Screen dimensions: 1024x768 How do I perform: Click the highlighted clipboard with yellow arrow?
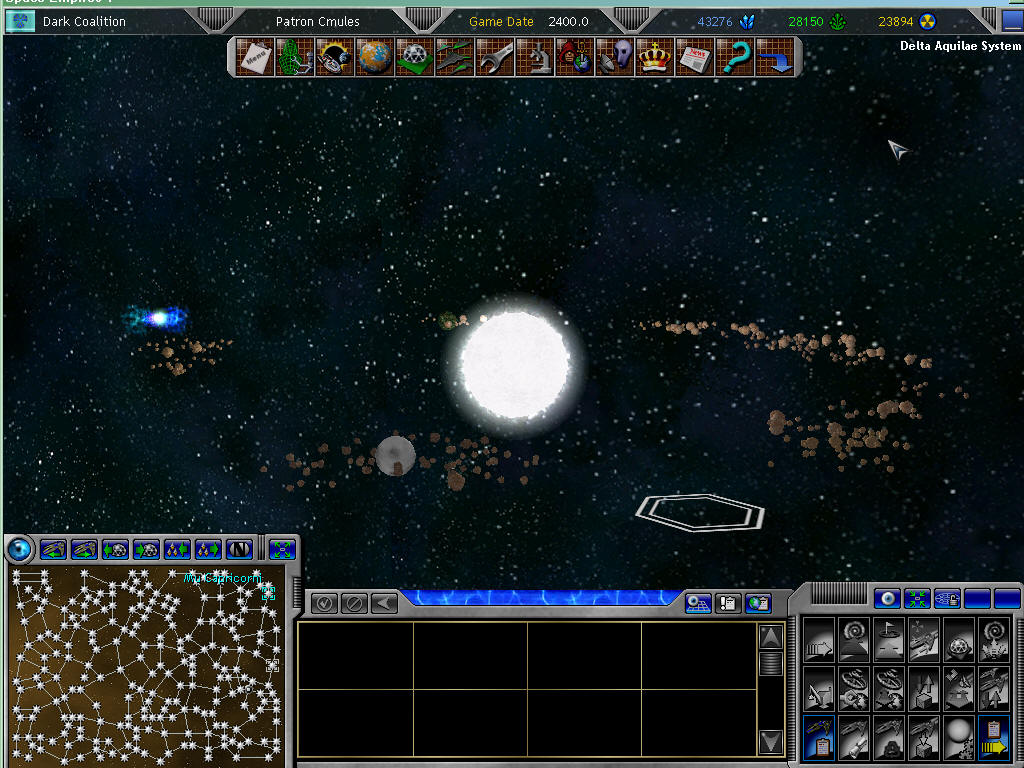point(993,740)
